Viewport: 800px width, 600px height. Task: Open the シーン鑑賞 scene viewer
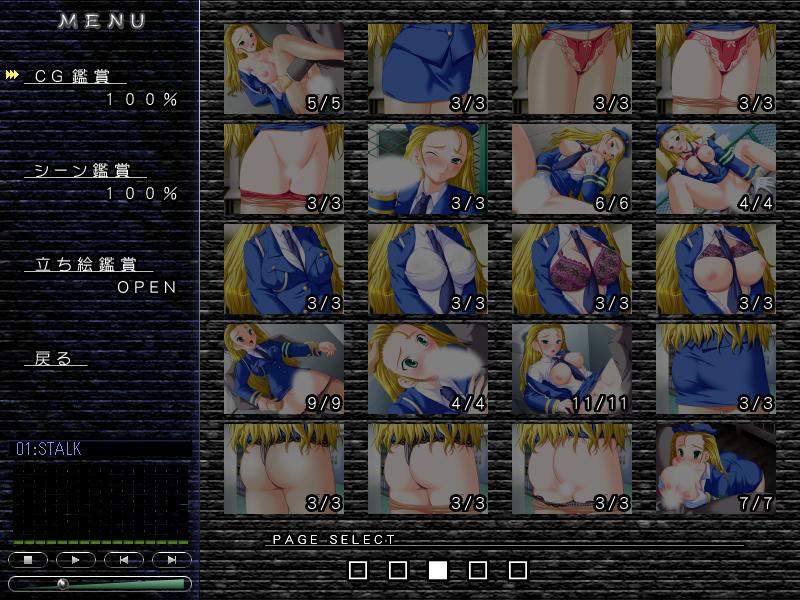click(91, 171)
